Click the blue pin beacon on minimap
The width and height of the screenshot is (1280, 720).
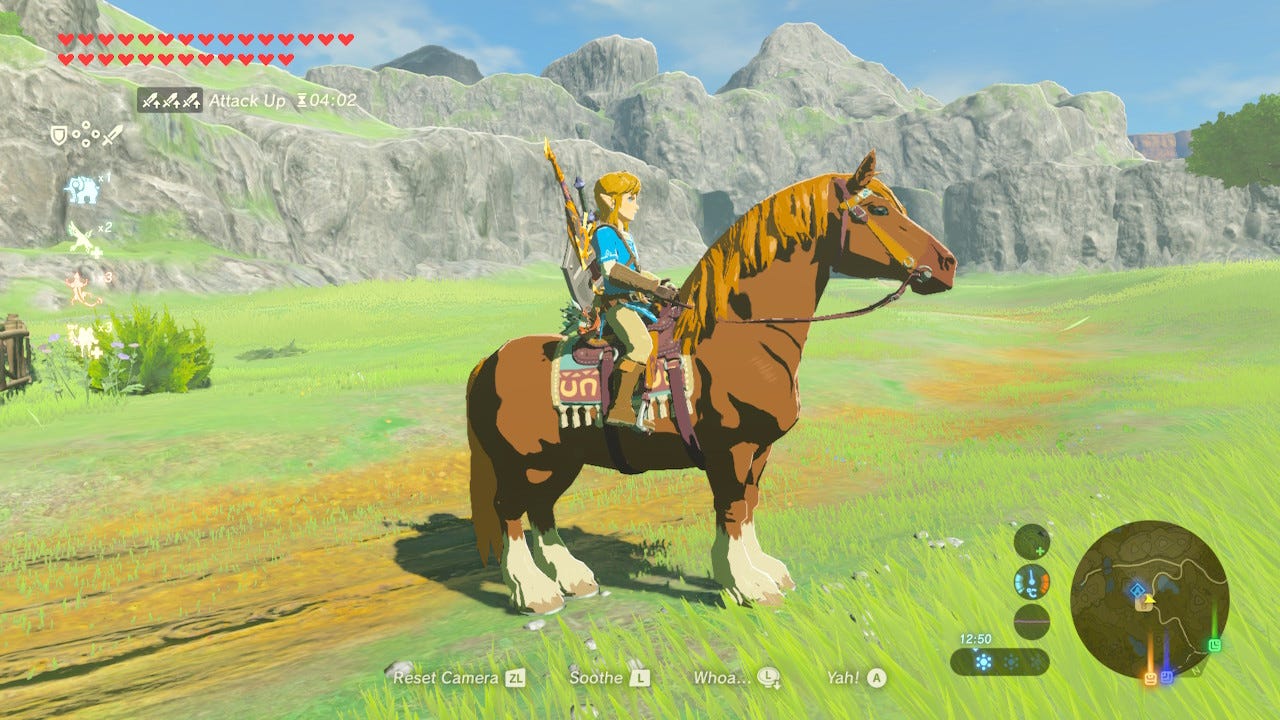[1167, 676]
